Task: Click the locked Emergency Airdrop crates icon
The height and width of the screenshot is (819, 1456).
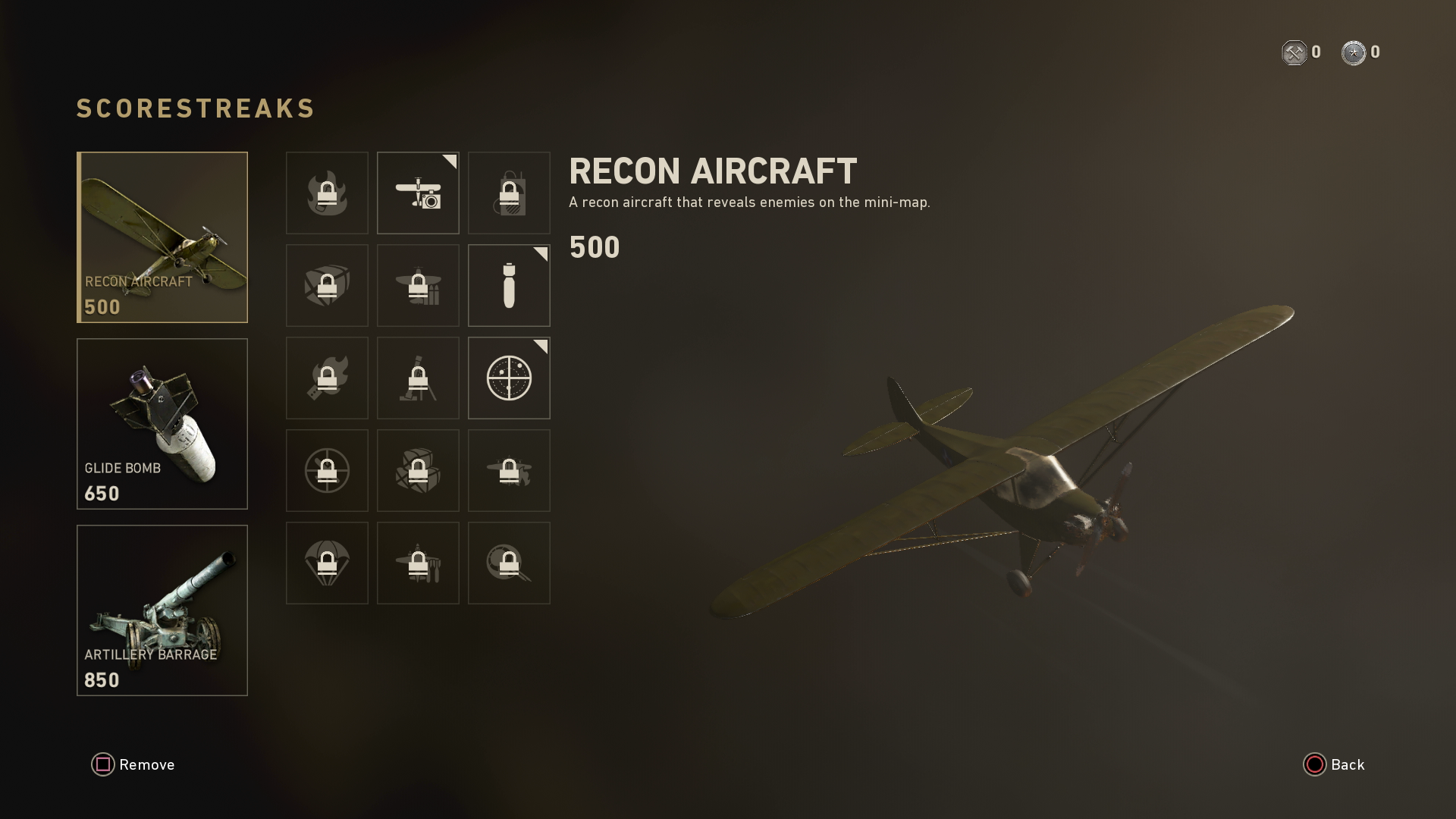Action: 418,470
